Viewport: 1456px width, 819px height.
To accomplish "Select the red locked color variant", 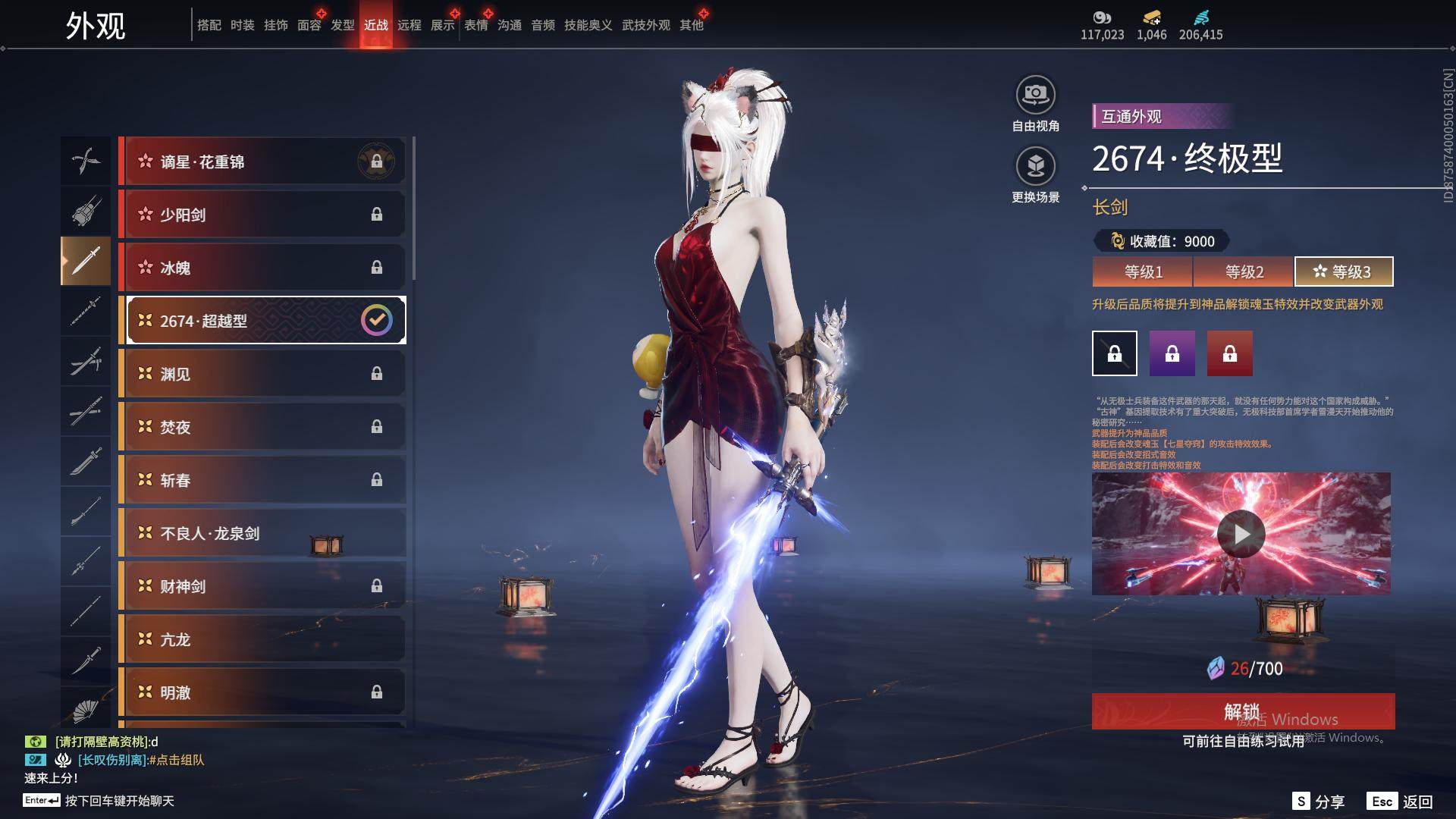I will click(1229, 353).
